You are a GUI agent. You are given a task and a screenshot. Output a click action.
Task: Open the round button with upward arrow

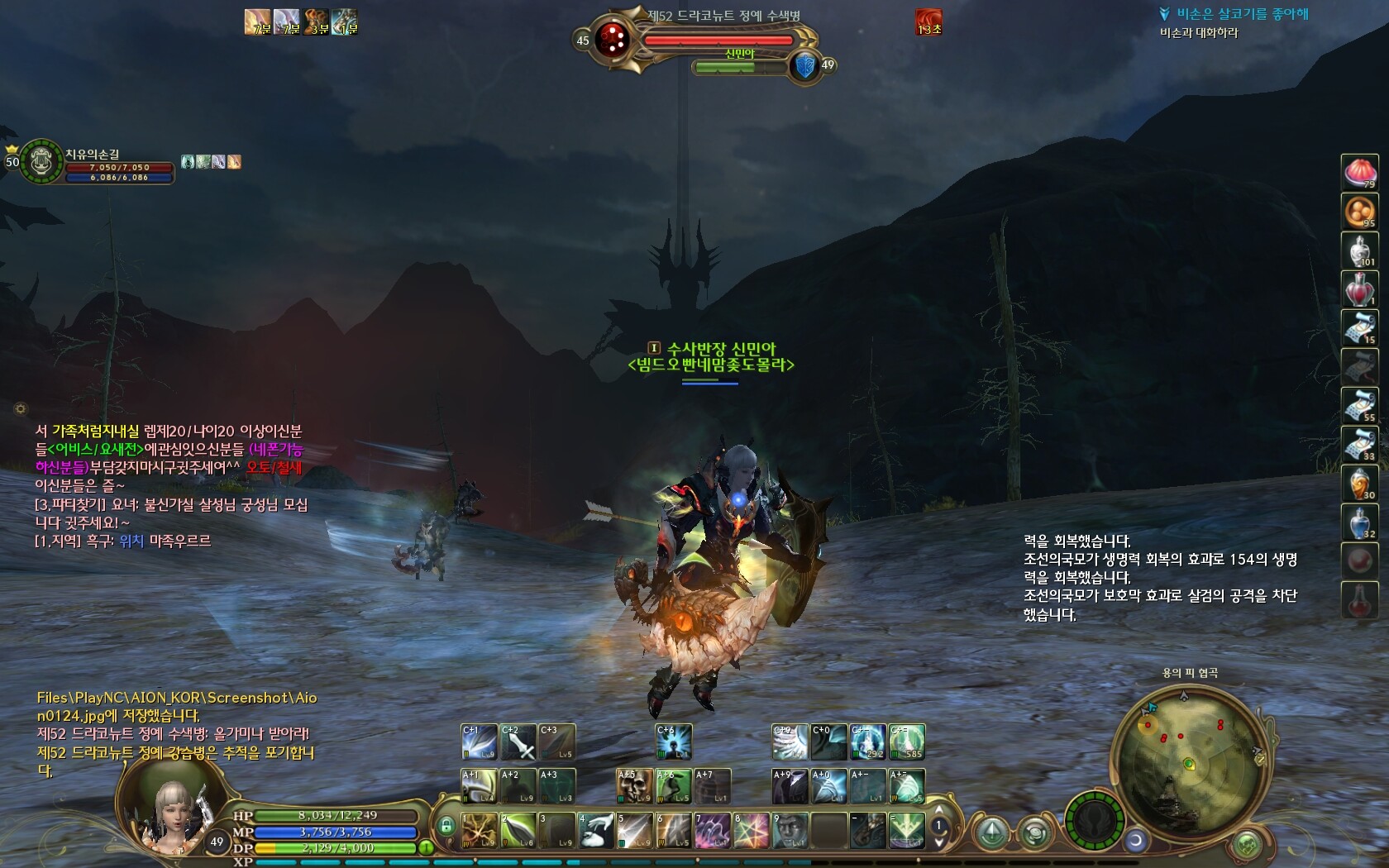pyautogui.click(x=992, y=832)
